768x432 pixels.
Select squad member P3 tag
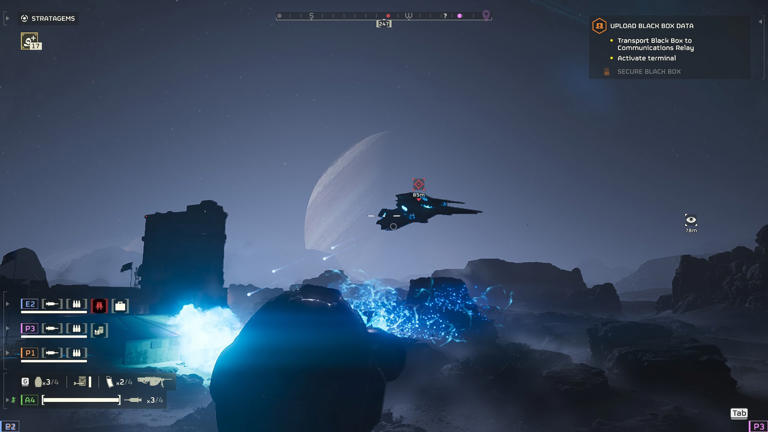[x=30, y=328]
